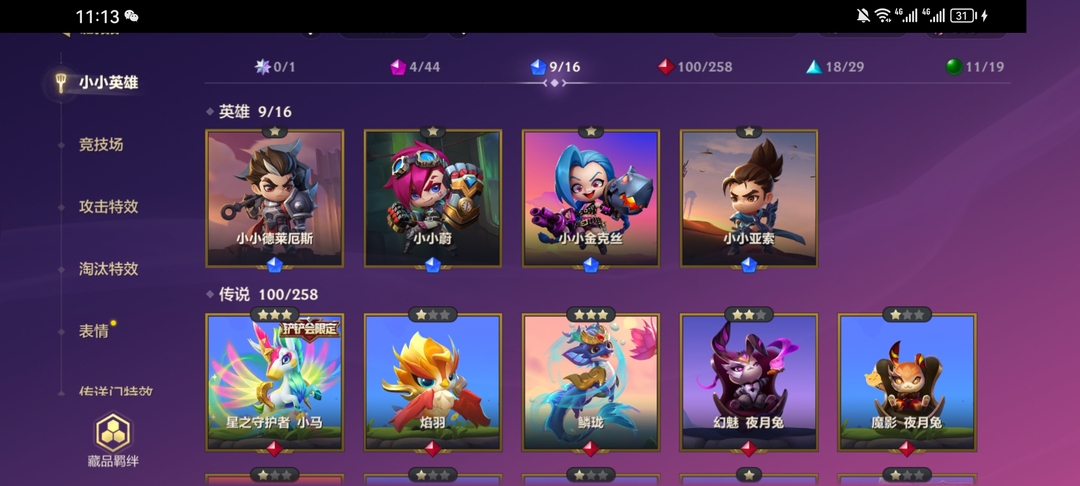Screen dimensions: 1080x486
Task: Show the 表情 collection
Action: 94,331
